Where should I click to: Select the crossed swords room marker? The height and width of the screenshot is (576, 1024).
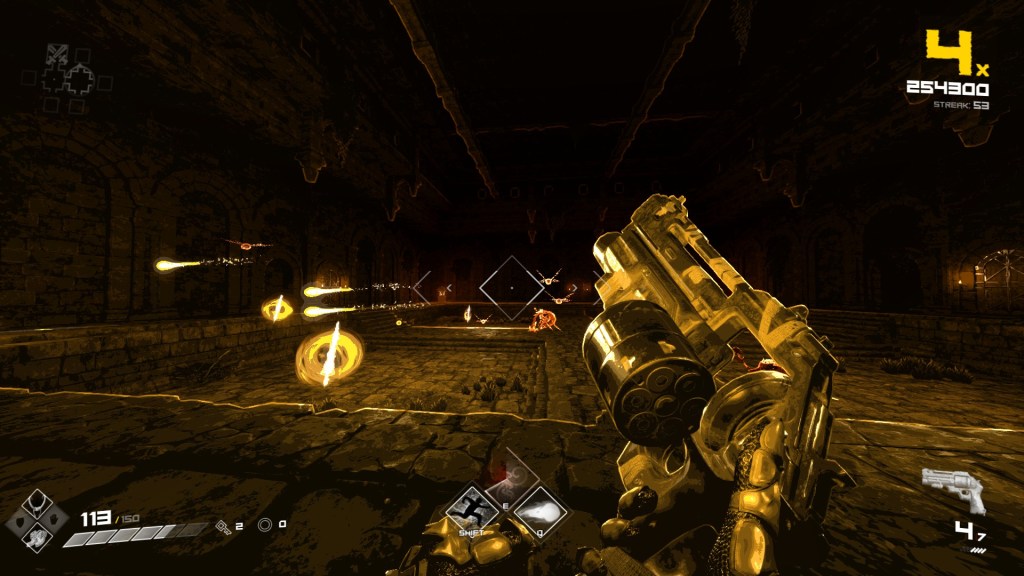point(57,56)
